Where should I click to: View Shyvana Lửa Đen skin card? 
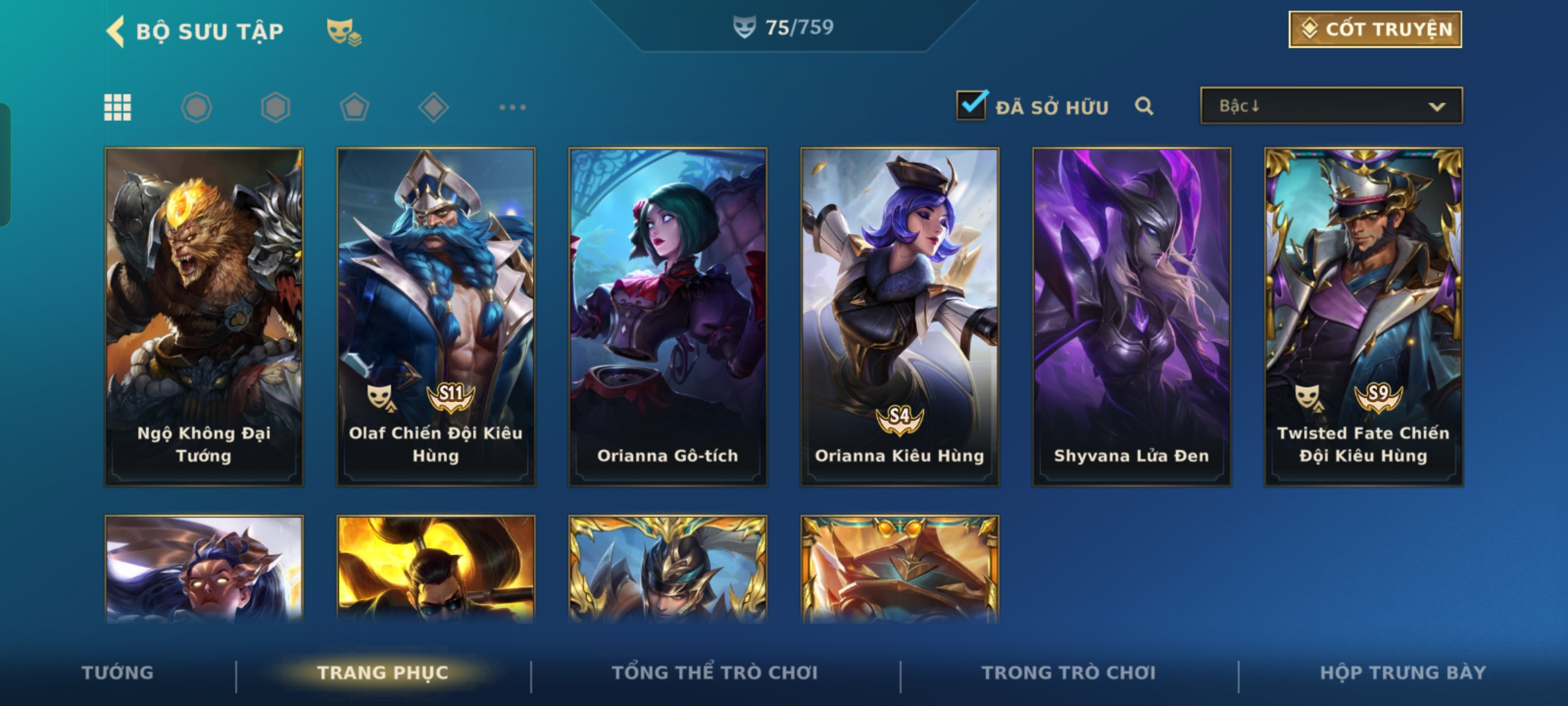1132,317
